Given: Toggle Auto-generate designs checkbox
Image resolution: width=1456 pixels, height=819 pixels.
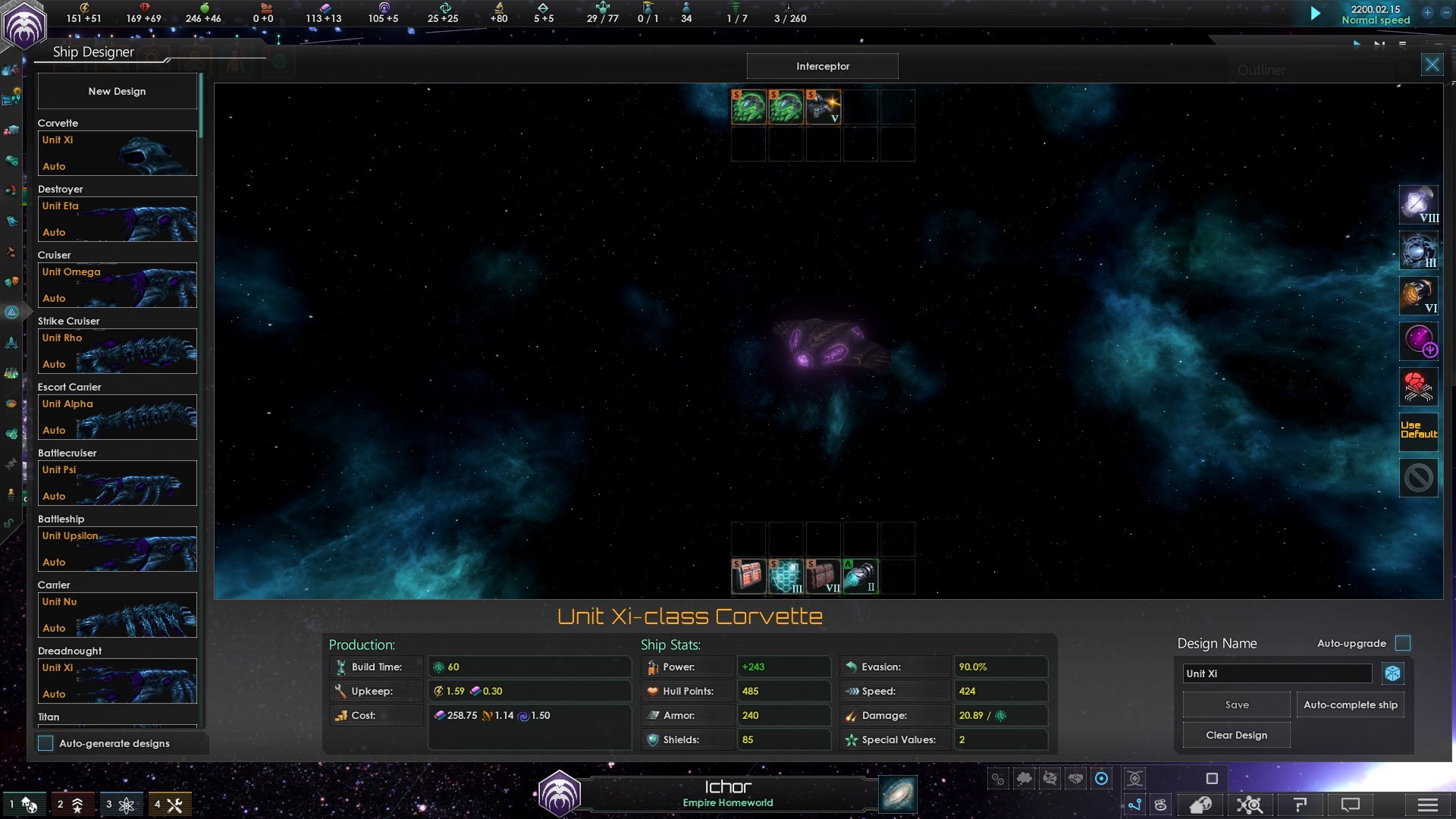Looking at the screenshot, I should [x=46, y=743].
